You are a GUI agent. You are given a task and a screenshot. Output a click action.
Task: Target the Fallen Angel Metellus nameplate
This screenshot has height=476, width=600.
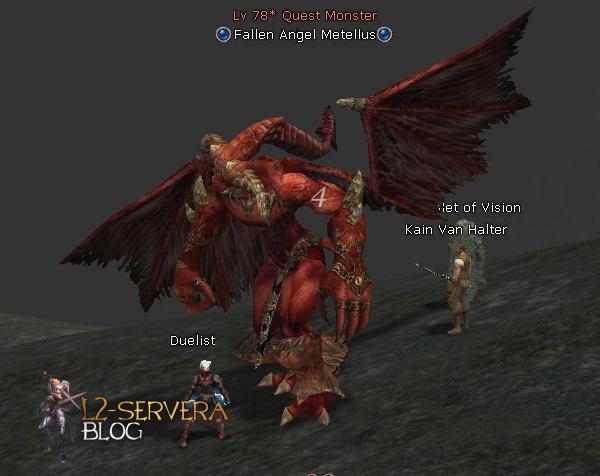pos(304,34)
